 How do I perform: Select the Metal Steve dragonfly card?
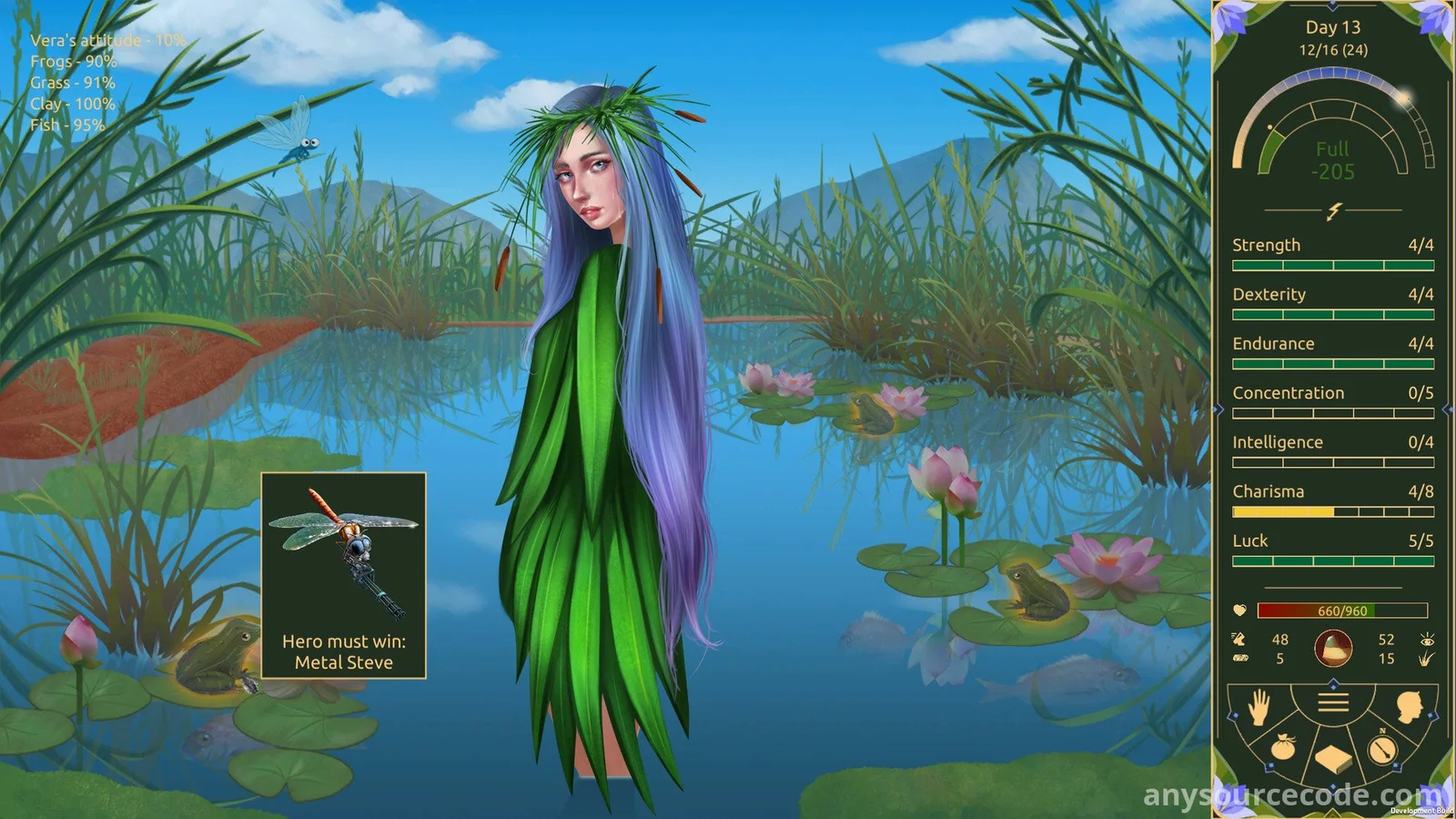(344, 575)
